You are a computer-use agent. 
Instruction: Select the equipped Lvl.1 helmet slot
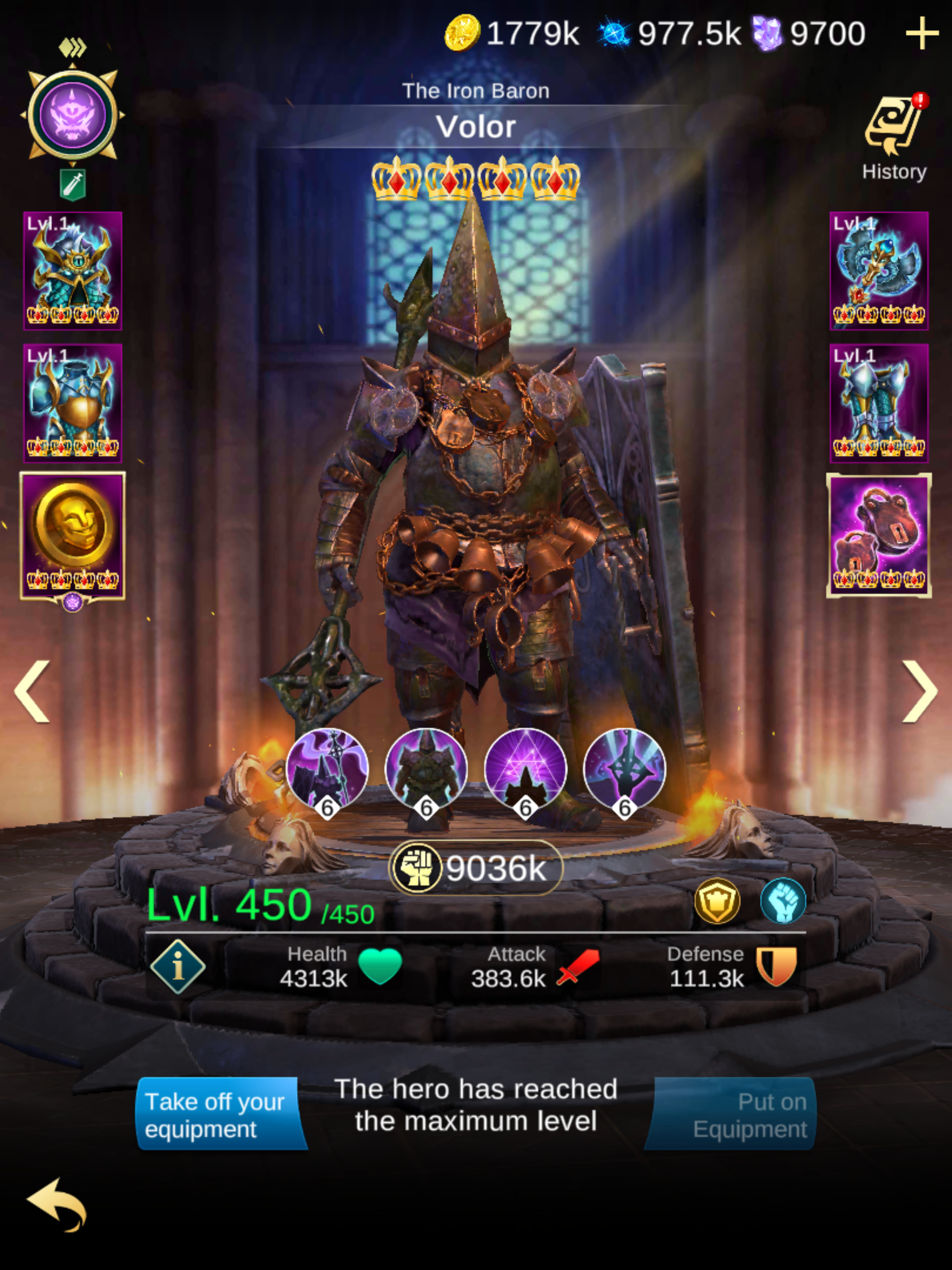[73, 270]
